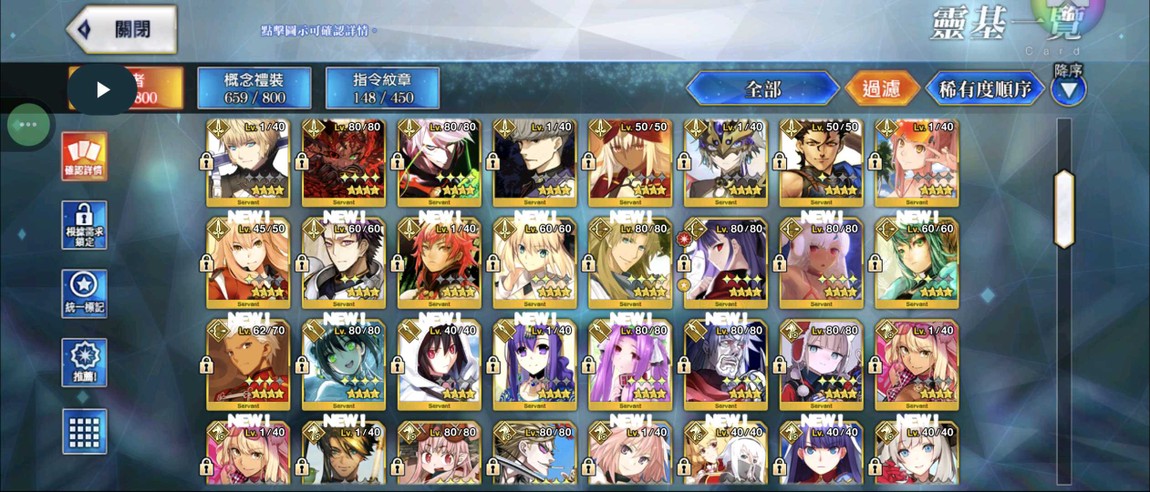The image size is (1150, 492).
Task: Choose the 統一標記 star icon
Action: 84,294
